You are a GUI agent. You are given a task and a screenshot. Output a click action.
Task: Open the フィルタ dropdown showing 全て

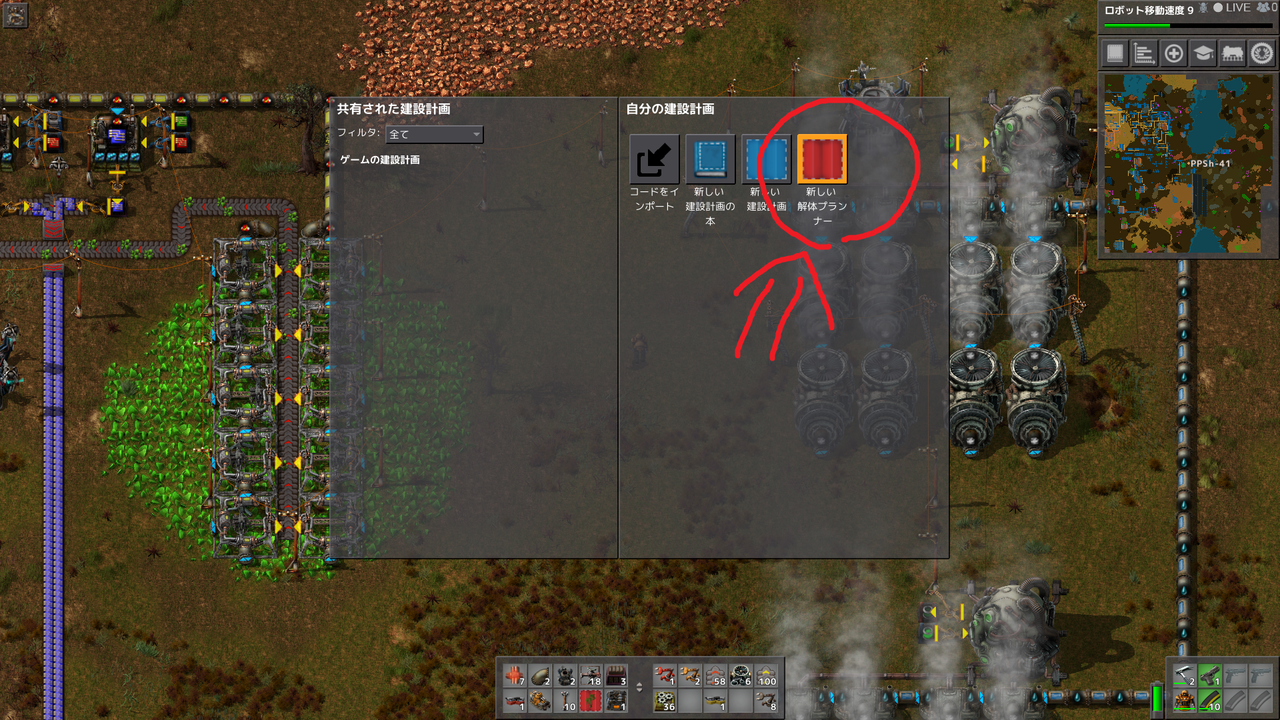coord(434,134)
